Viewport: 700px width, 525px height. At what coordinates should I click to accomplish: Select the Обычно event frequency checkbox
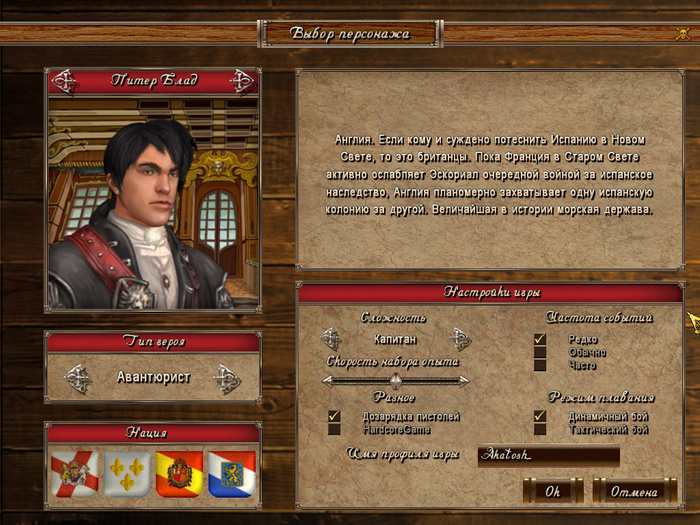540,352
